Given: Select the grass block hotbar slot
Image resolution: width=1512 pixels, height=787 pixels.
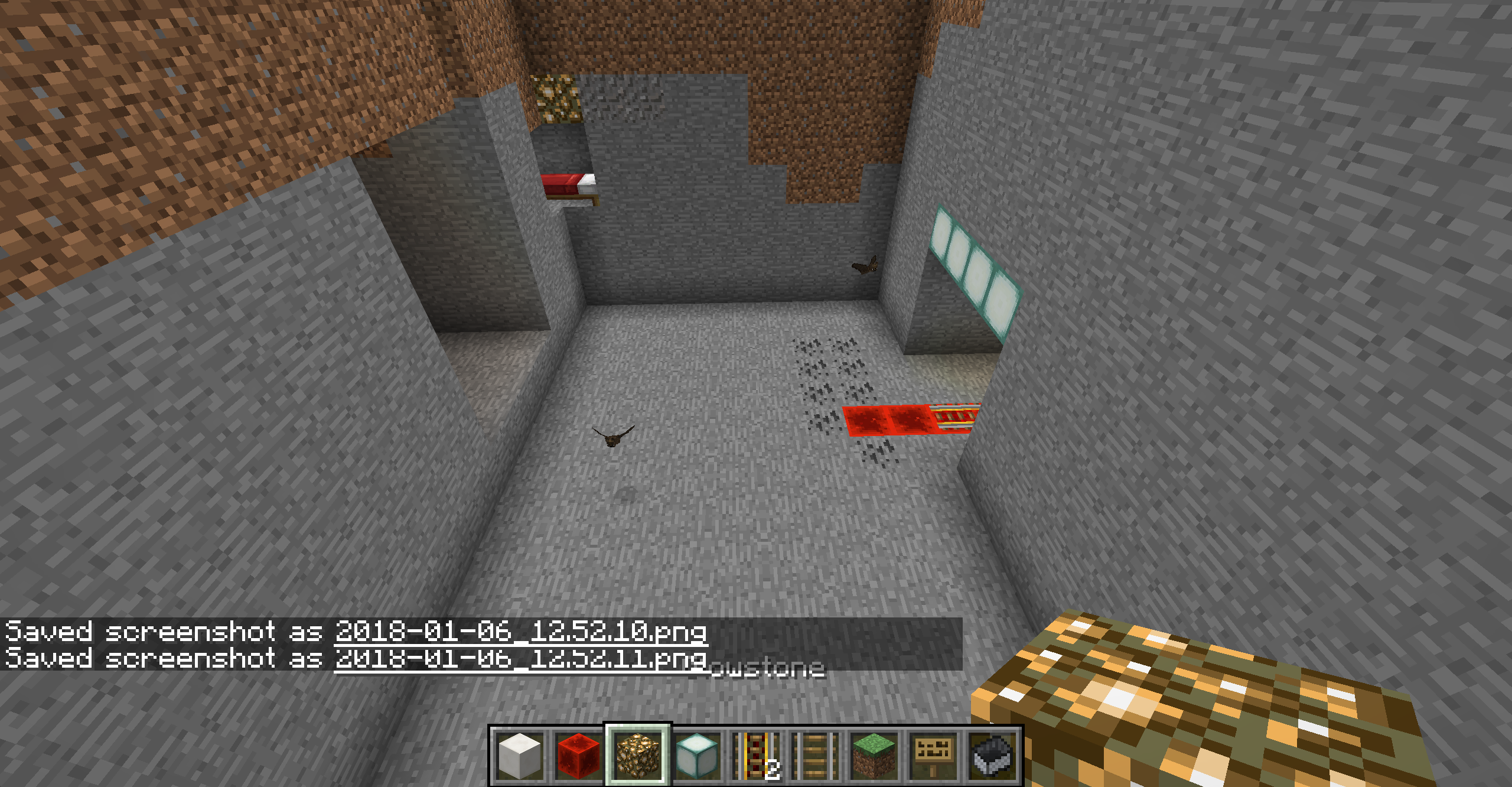Looking at the screenshot, I should point(874,756).
